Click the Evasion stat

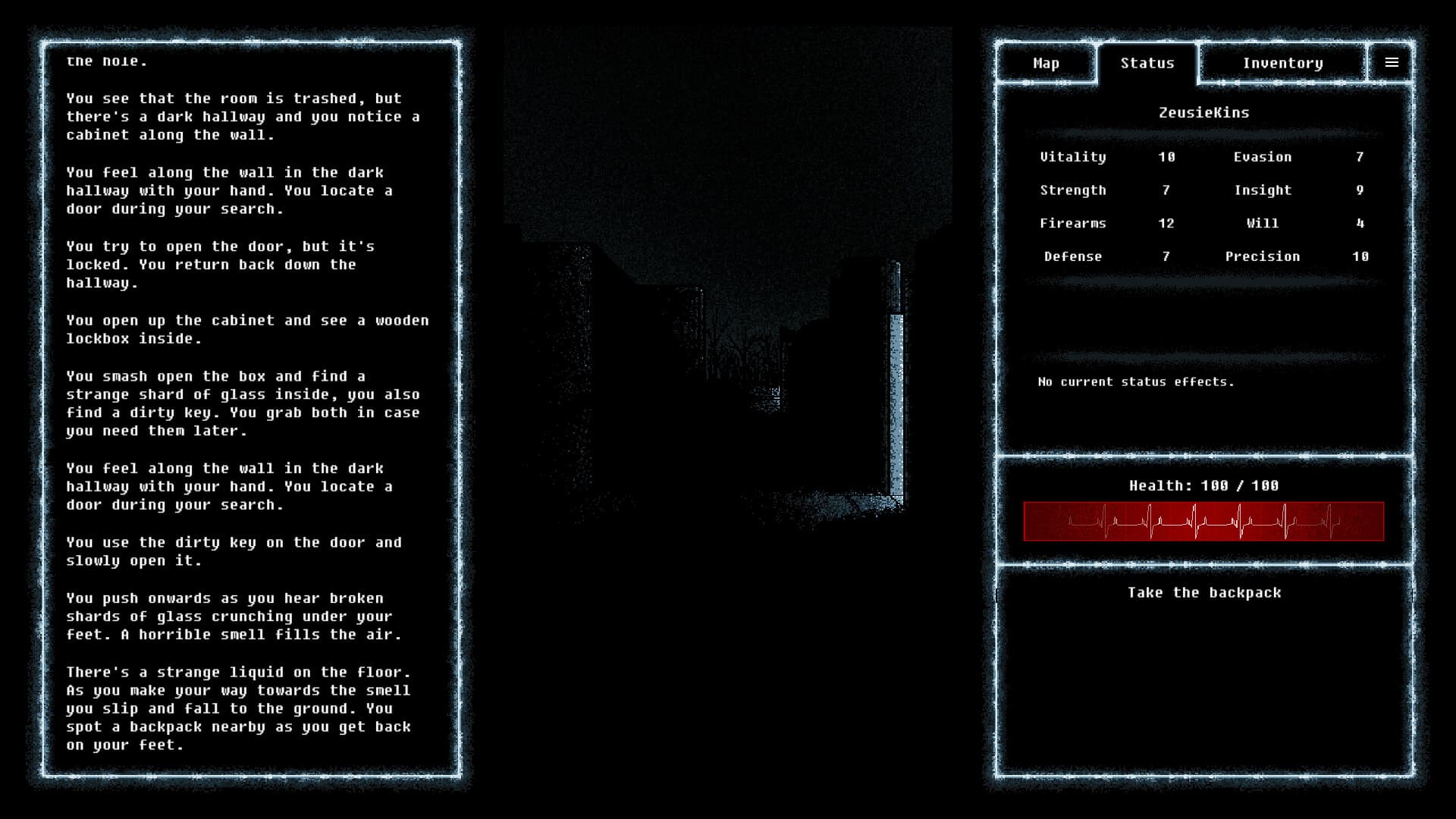point(1262,157)
